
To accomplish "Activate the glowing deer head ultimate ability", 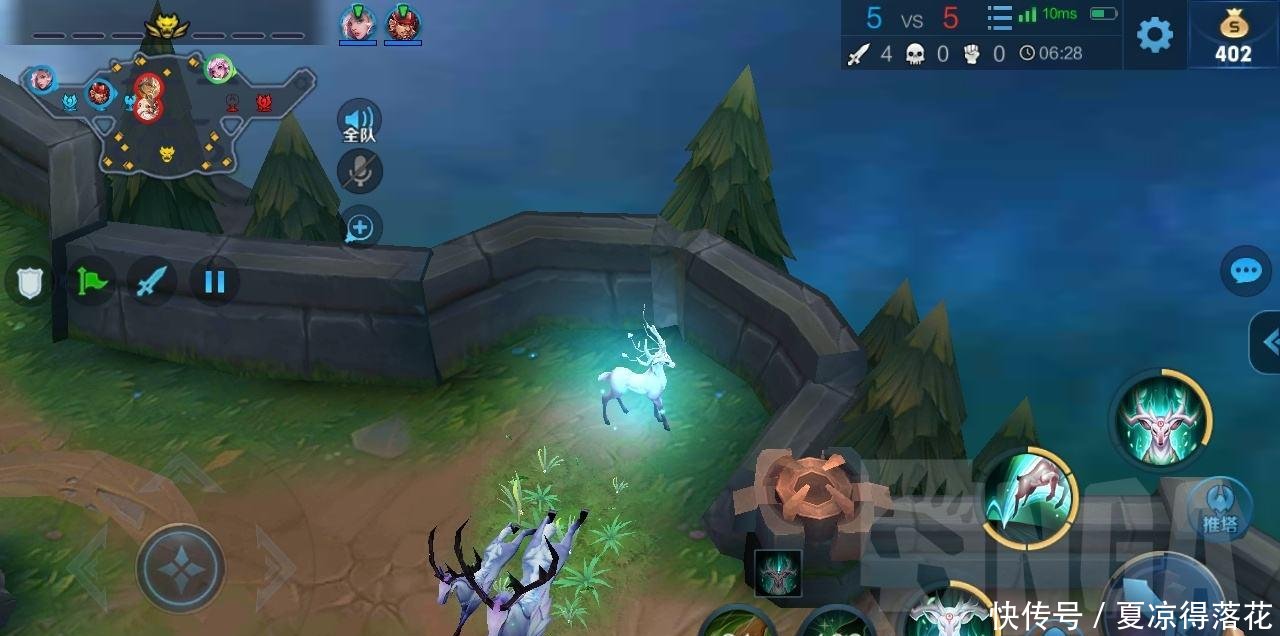I will (1160, 419).
